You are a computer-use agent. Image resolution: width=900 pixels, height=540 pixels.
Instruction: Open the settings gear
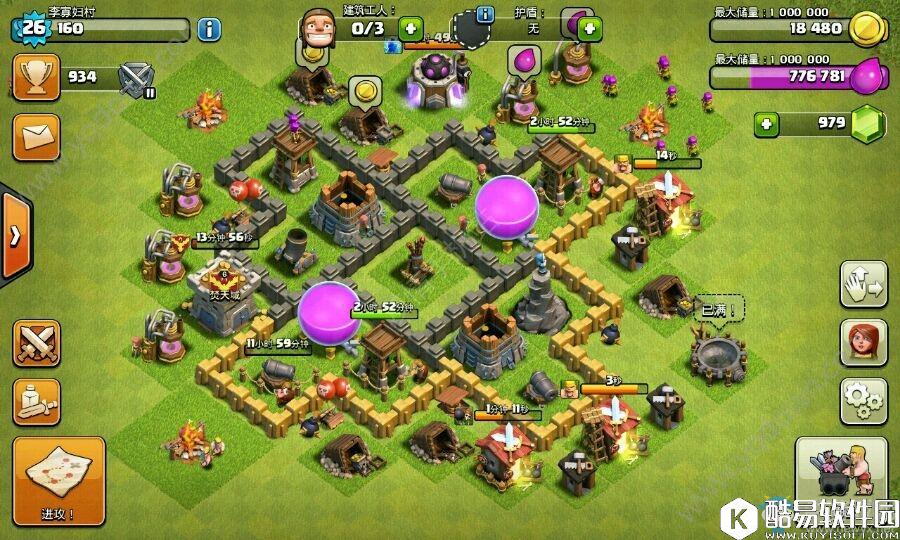pyautogui.click(x=864, y=401)
